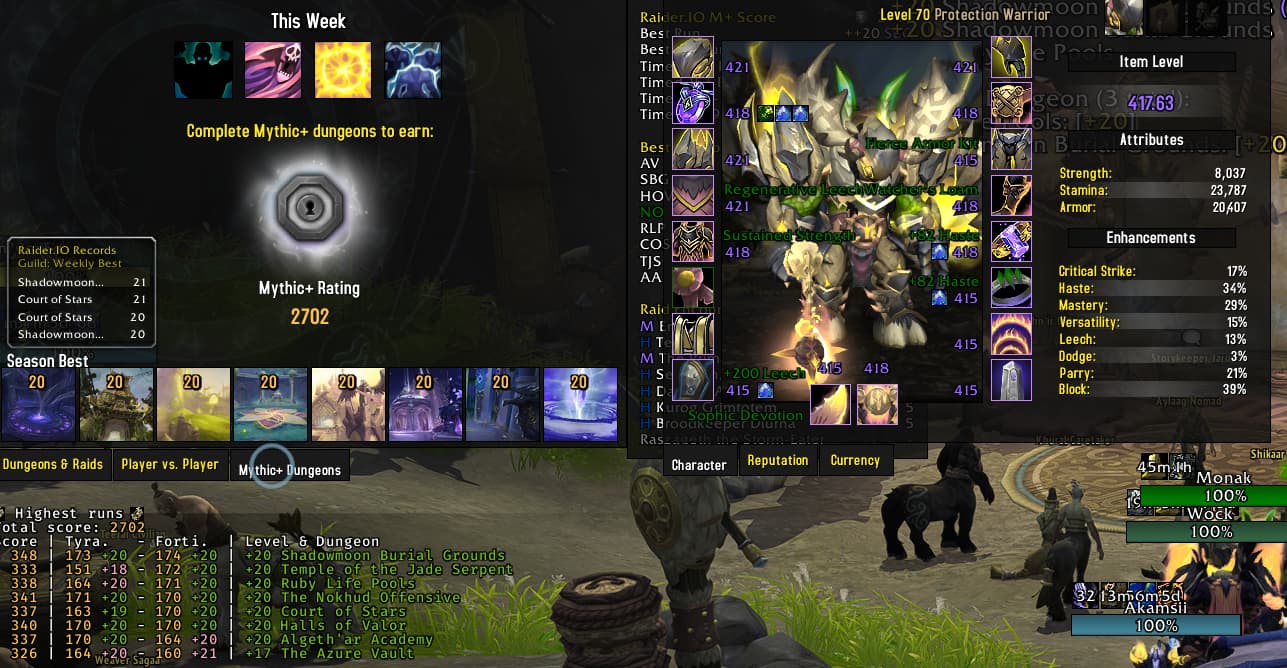
Task: Click the locked Mythic+ reward octagon
Action: click(x=308, y=206)
